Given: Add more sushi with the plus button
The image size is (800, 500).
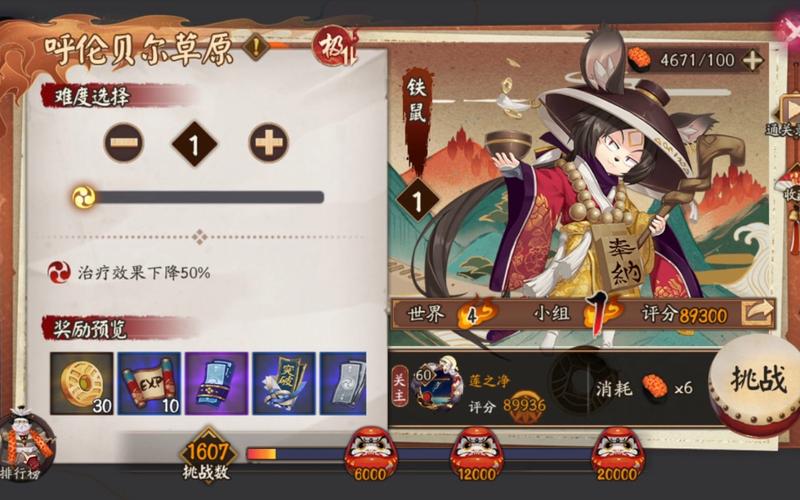Looking at the screenshot, I should [752, 60].
